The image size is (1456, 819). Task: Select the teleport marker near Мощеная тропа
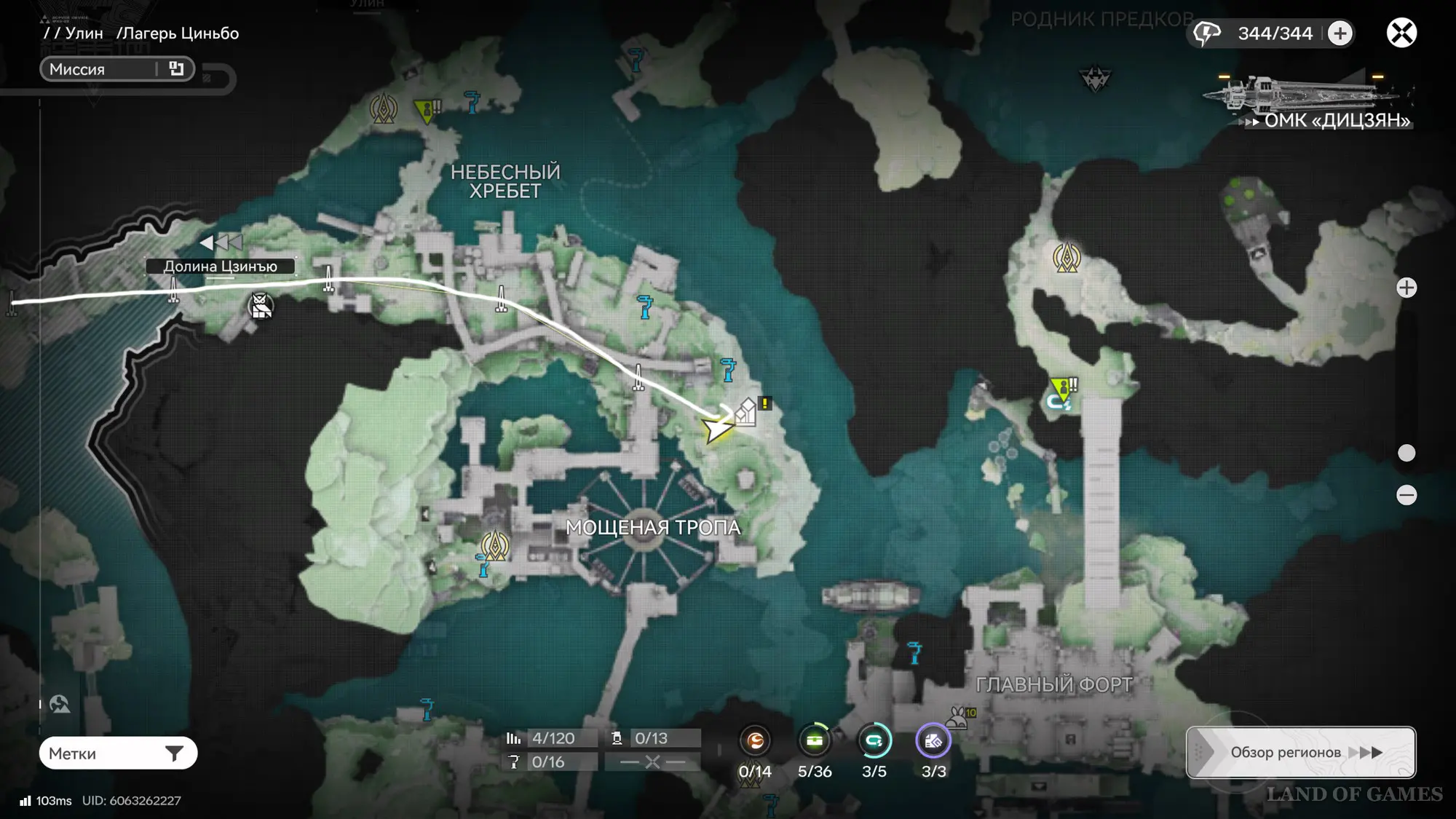[495, 545]
